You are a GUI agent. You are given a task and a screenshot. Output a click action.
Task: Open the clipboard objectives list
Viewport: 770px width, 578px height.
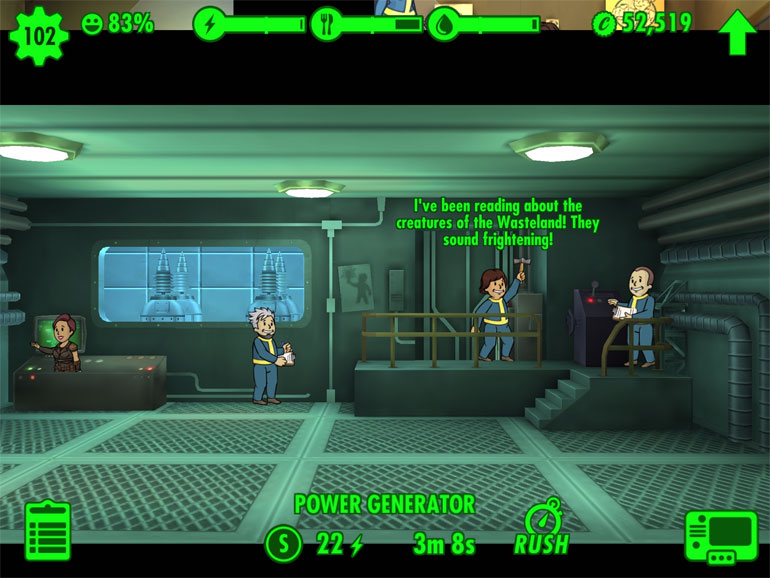tap(47, 531)
